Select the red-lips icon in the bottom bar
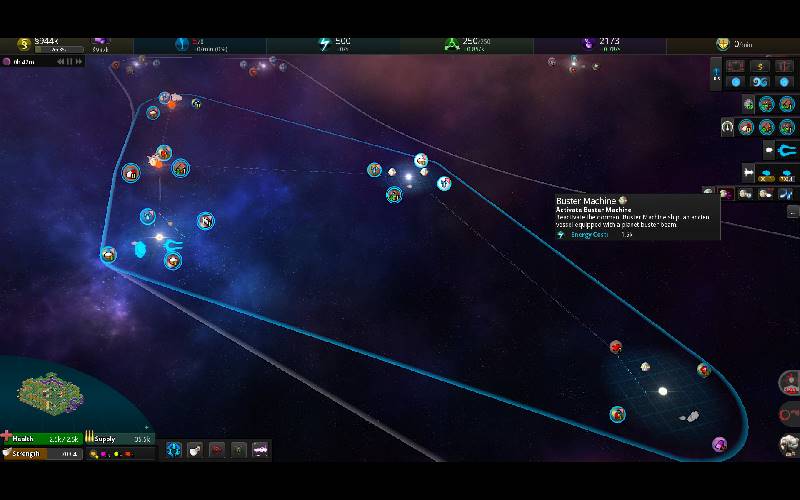Screen dimensions: 800x500 tap(217, 451)
